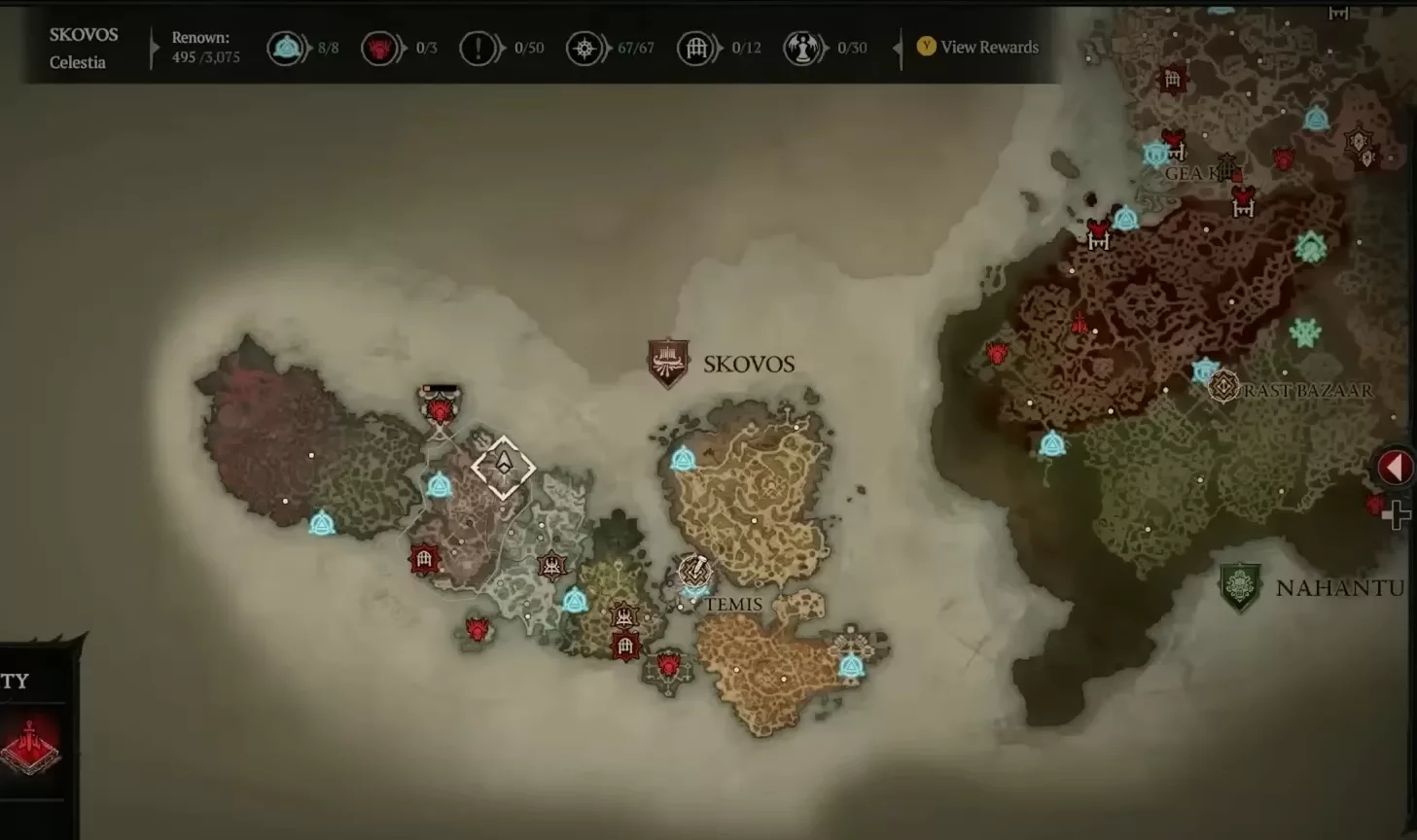Click the Temis town marker

click(694, 572)
